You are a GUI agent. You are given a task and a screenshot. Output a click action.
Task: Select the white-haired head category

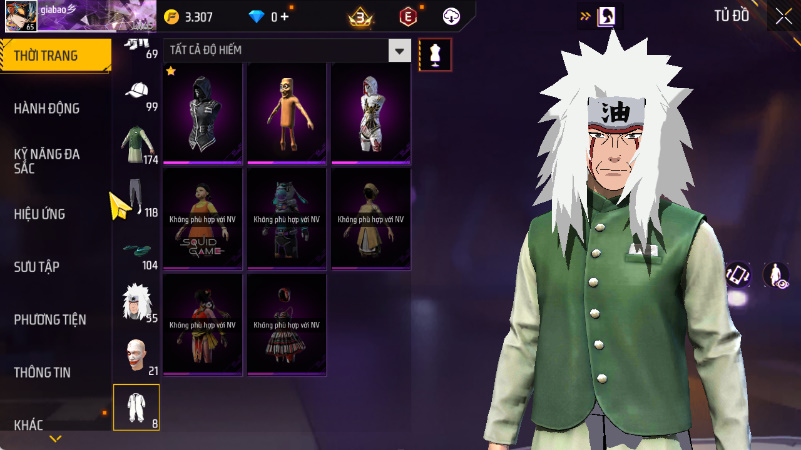click(136, 303)
